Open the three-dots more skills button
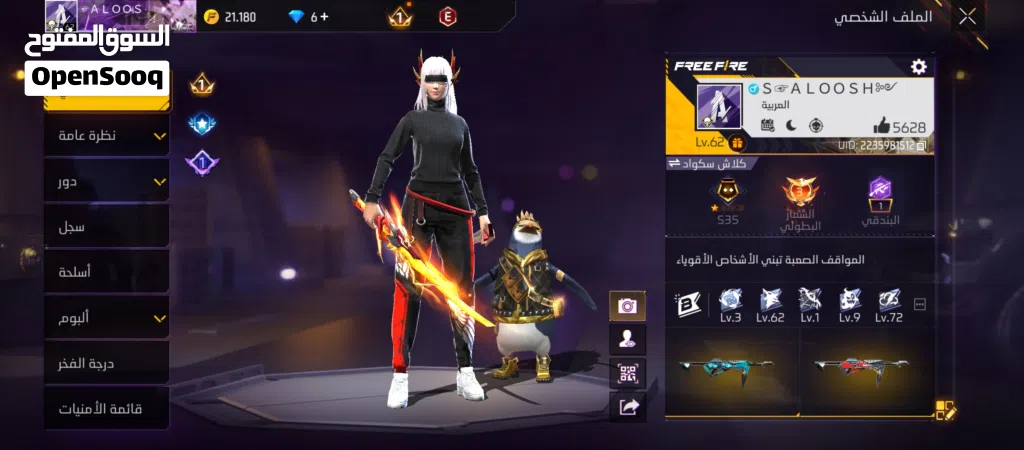 point(920,304)
